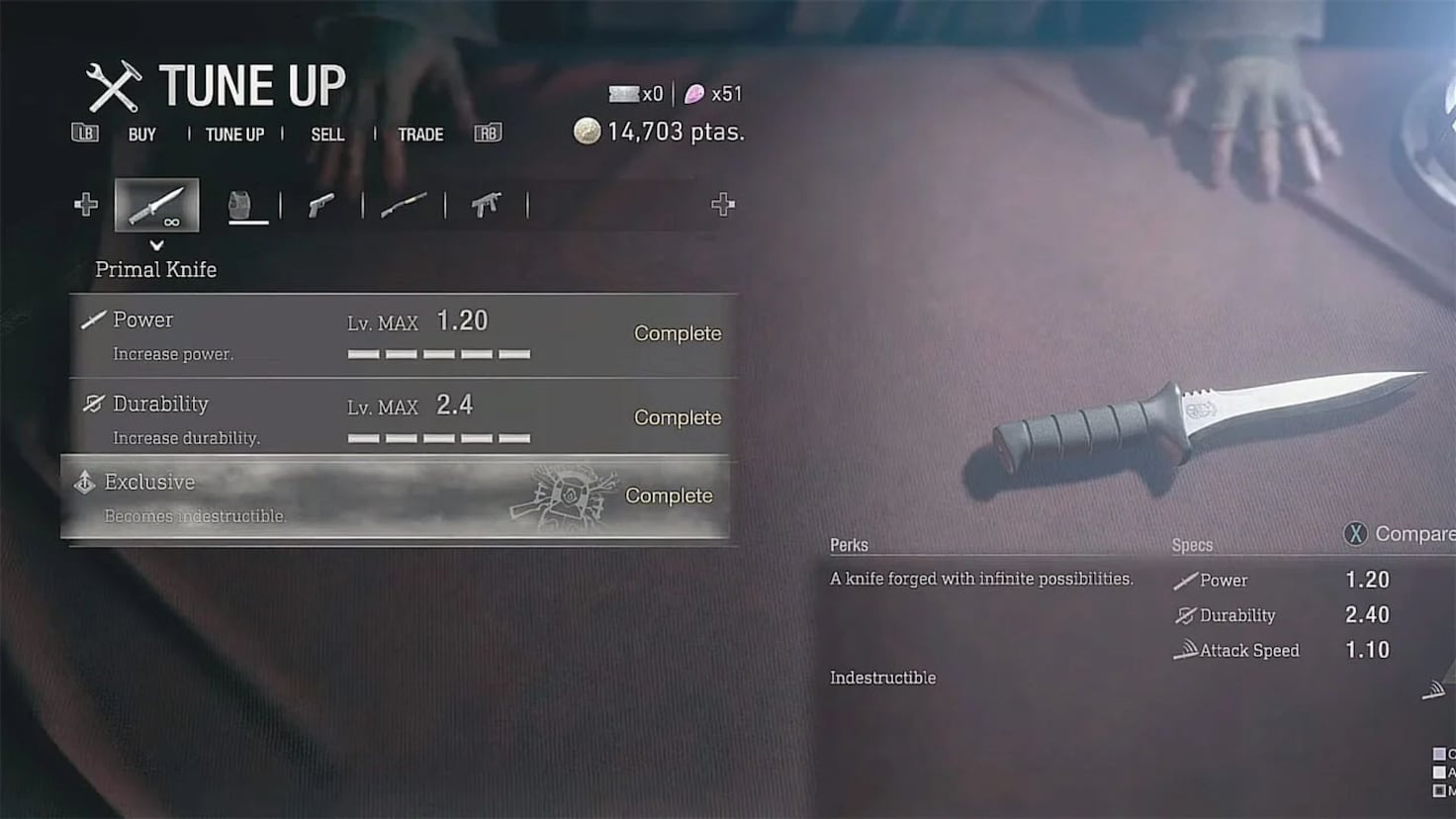Click the gold coins currency icon
The width and height of the screenshot is (1456, 819).
[587, 131]
